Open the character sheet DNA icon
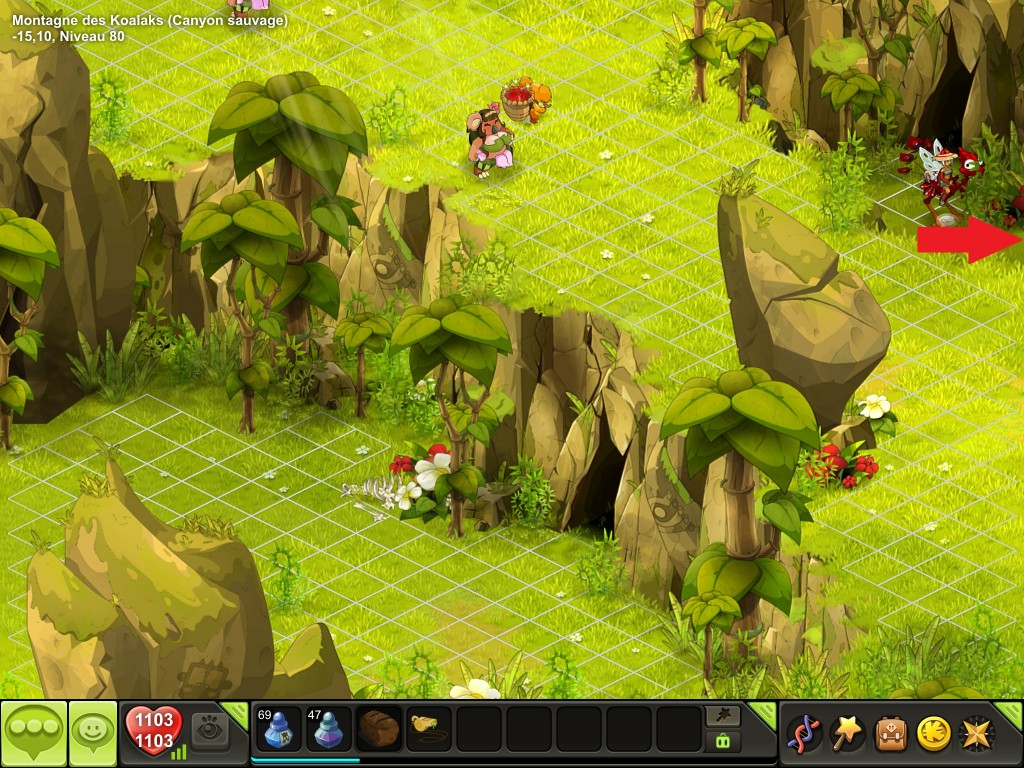 pyautogui.click(x=804, y=733)
